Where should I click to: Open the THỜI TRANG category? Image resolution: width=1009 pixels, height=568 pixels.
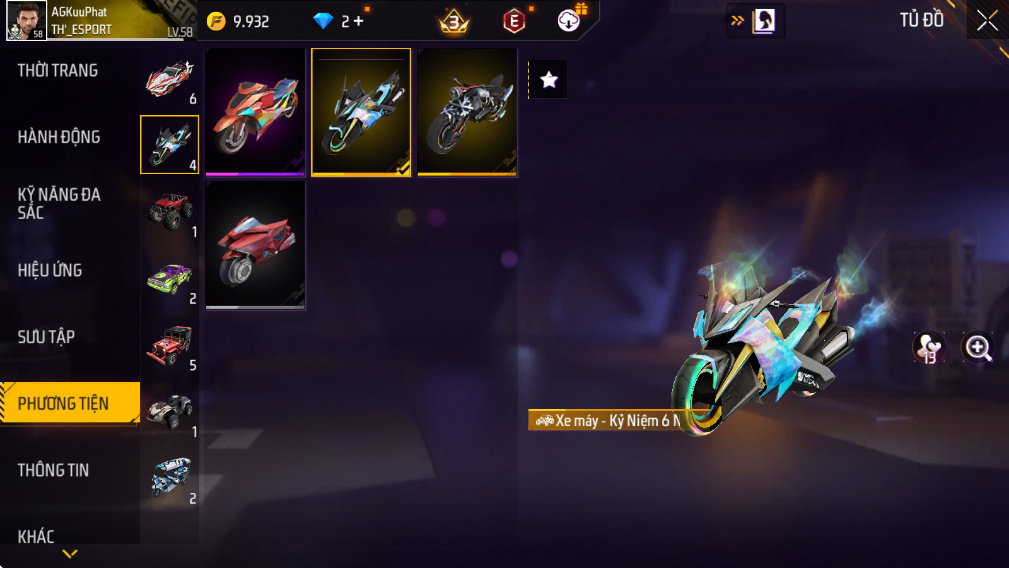[58, 71]
